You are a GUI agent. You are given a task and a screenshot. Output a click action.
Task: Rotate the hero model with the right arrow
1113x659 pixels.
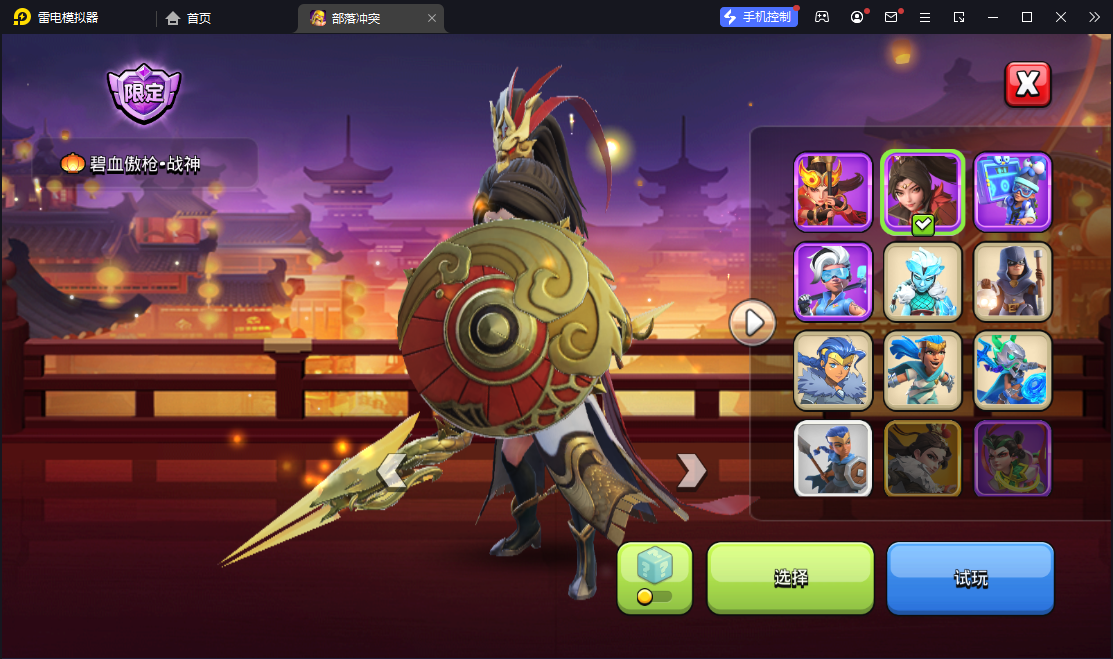pyautogui.click(x=690, y=469)
